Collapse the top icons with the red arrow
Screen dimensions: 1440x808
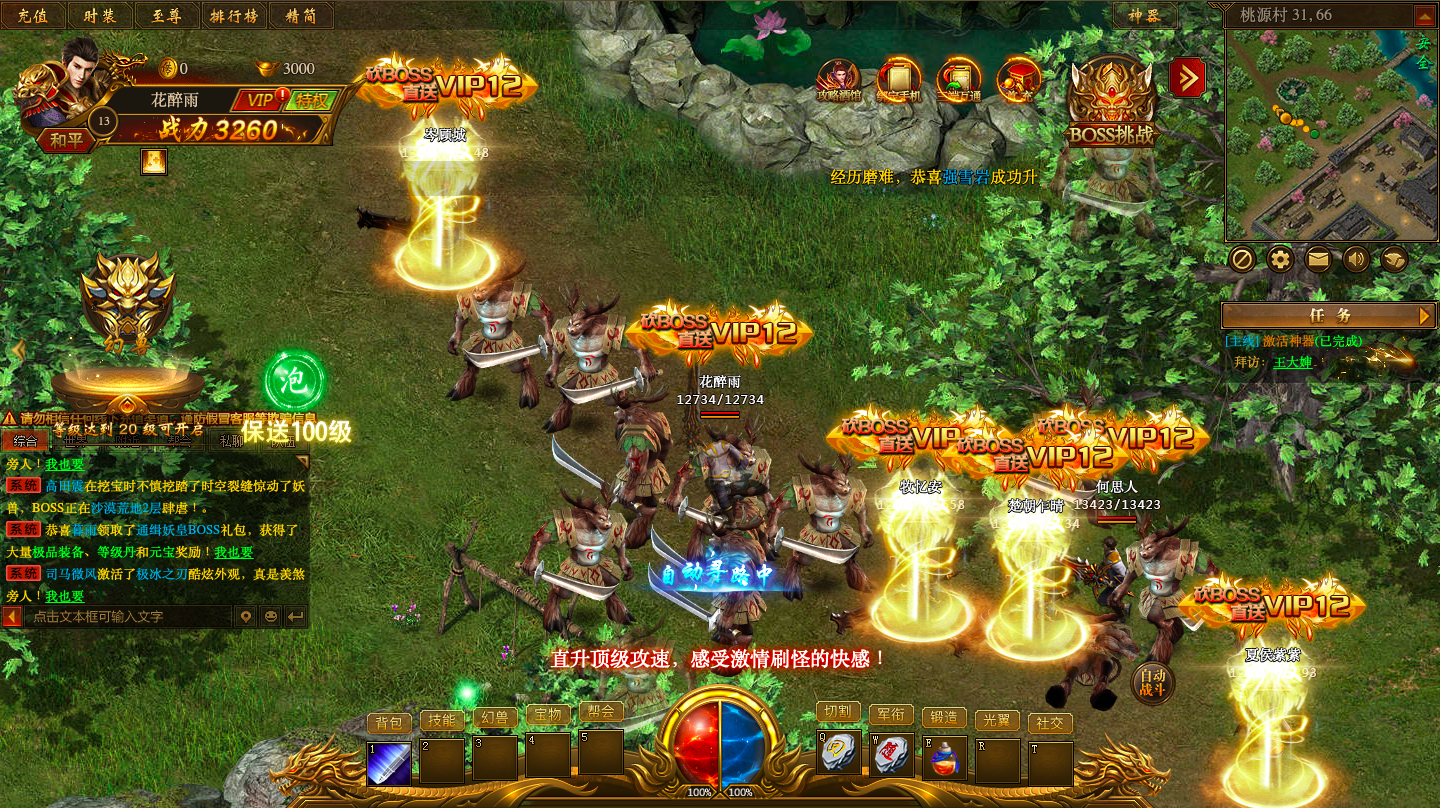[1187, 78]
